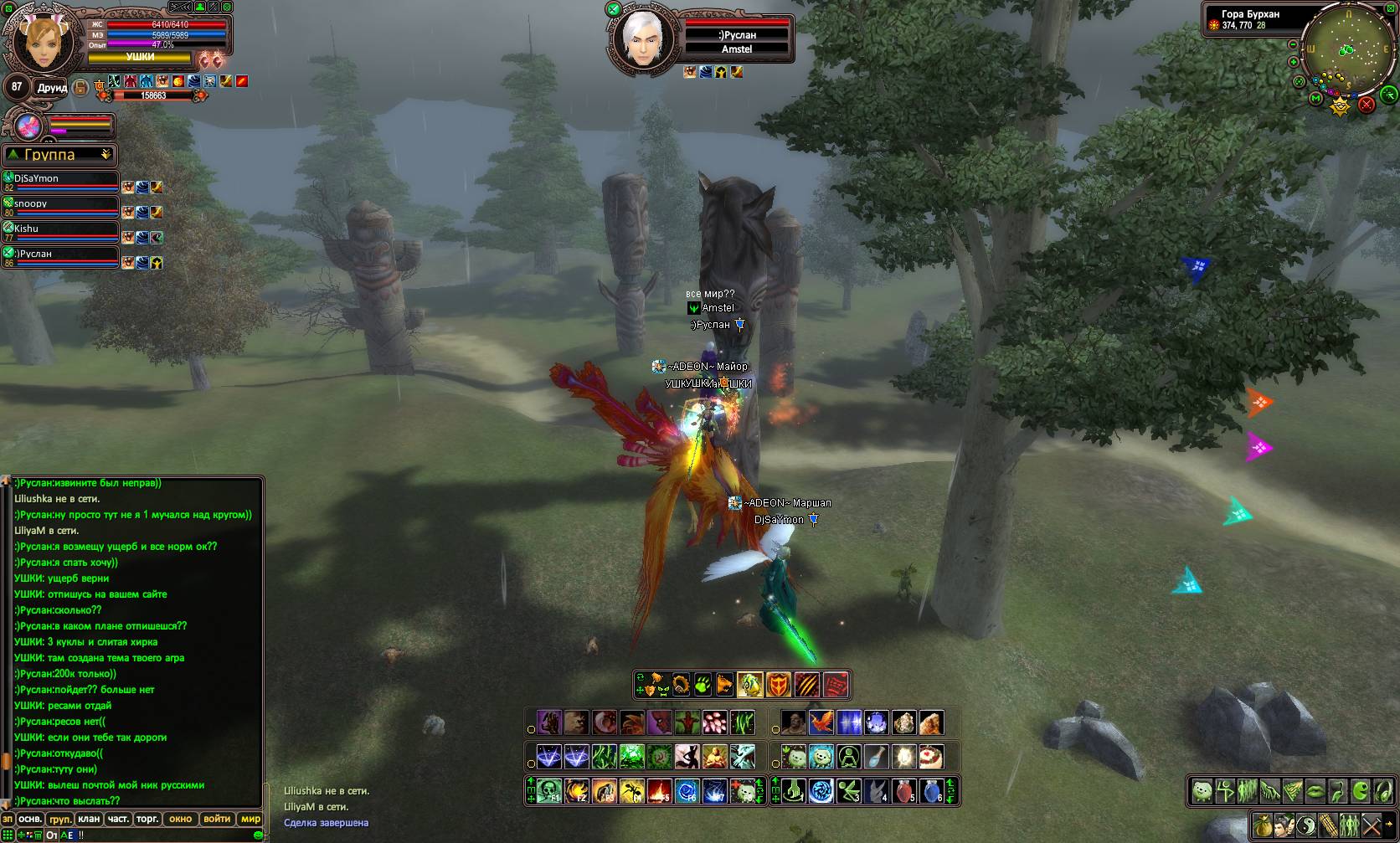Use the red health potion slot
Image resolution: width=1400 pixels, height=843 pixels.
tap(904, 790)
